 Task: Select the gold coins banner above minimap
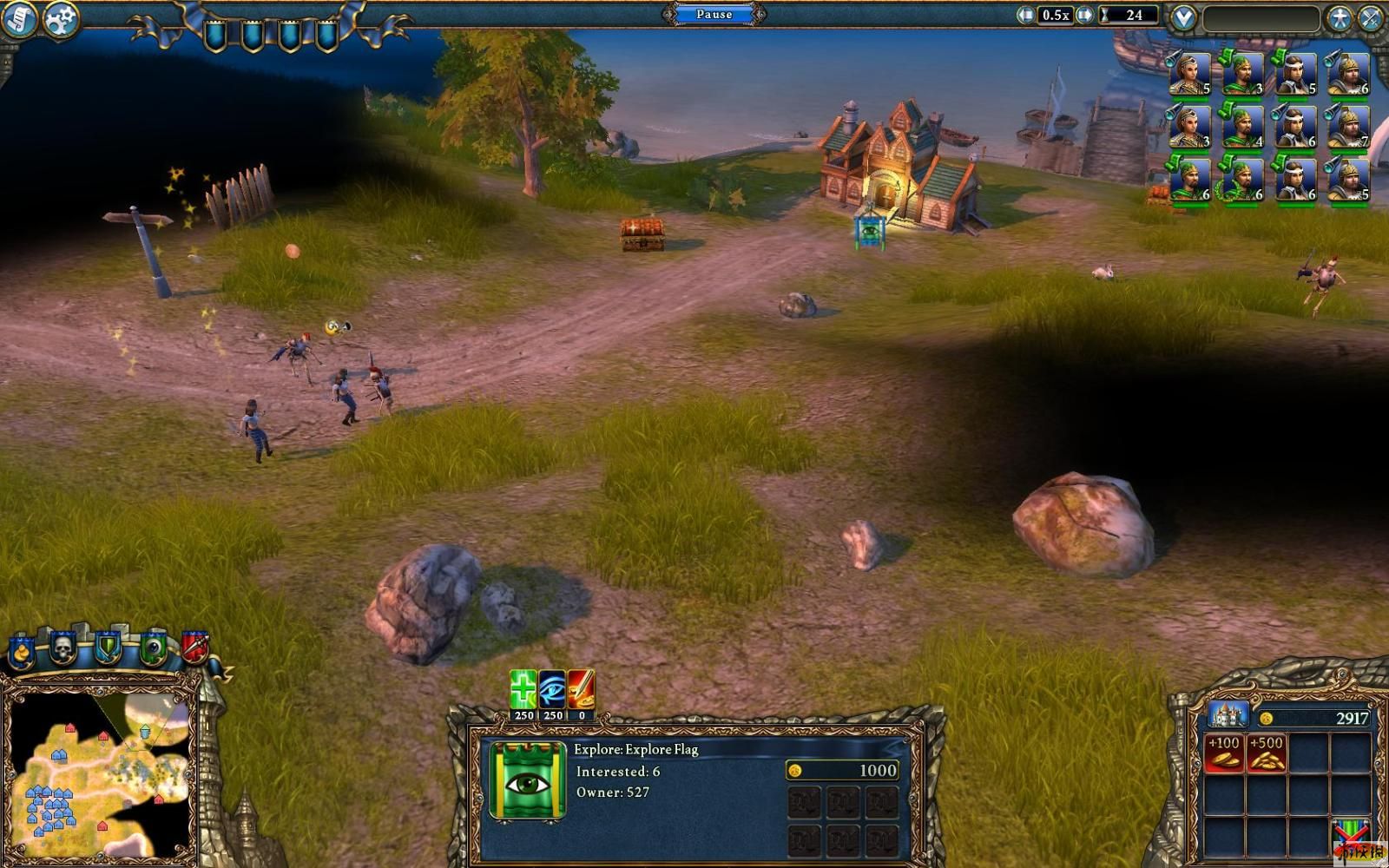click(x=21, y=651)
